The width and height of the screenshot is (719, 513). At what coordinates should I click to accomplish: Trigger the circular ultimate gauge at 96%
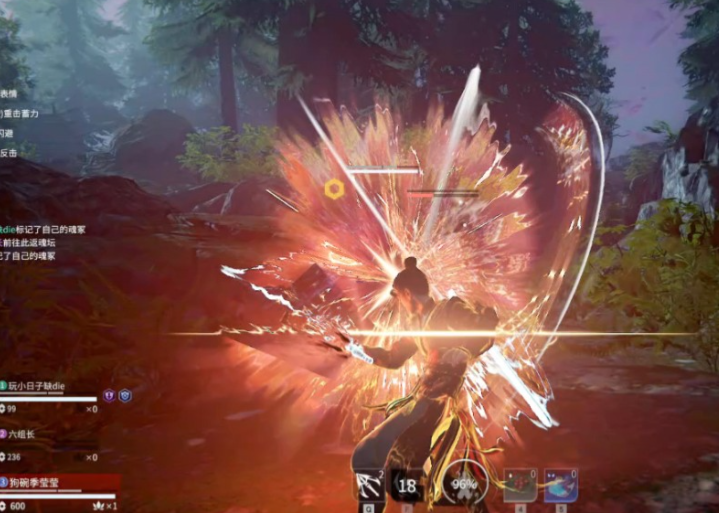[x=463, y=486]
